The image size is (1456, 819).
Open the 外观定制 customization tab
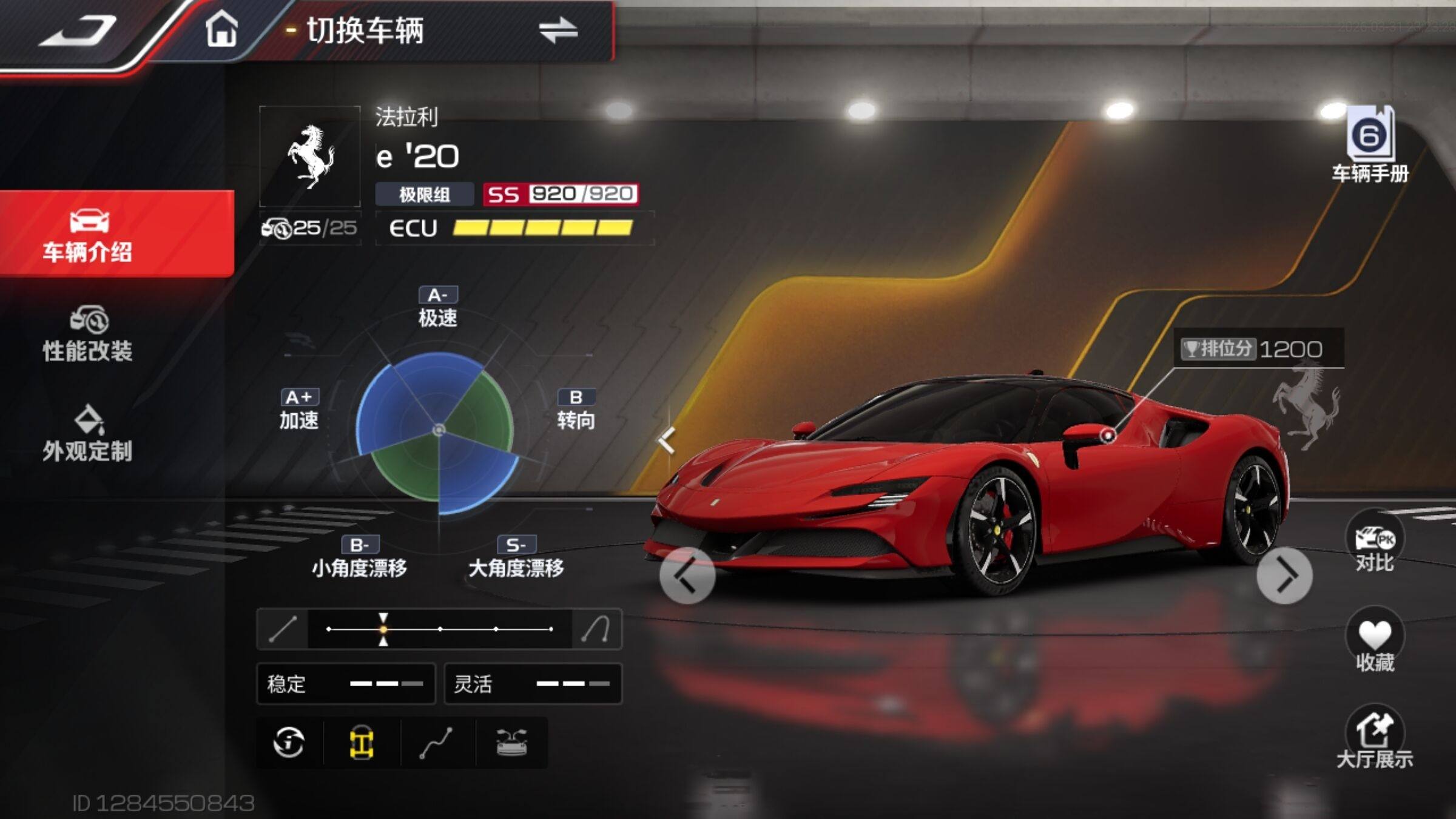click(88, 434)
